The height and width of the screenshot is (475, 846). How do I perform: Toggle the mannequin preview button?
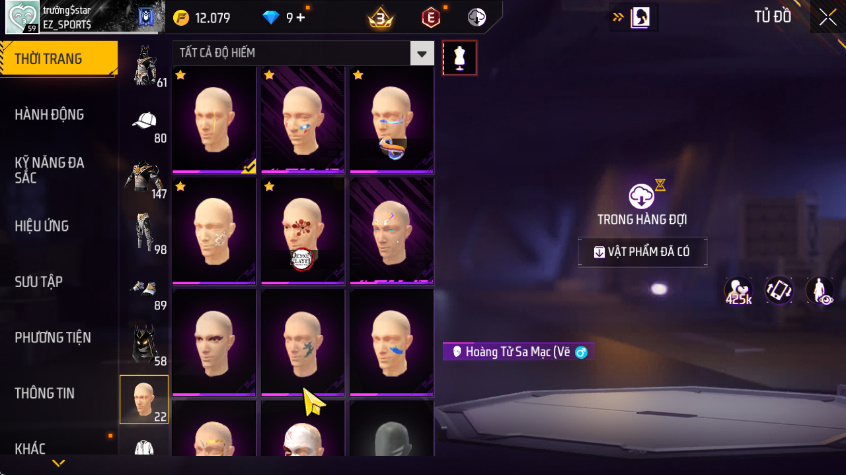tap(459, 57)
